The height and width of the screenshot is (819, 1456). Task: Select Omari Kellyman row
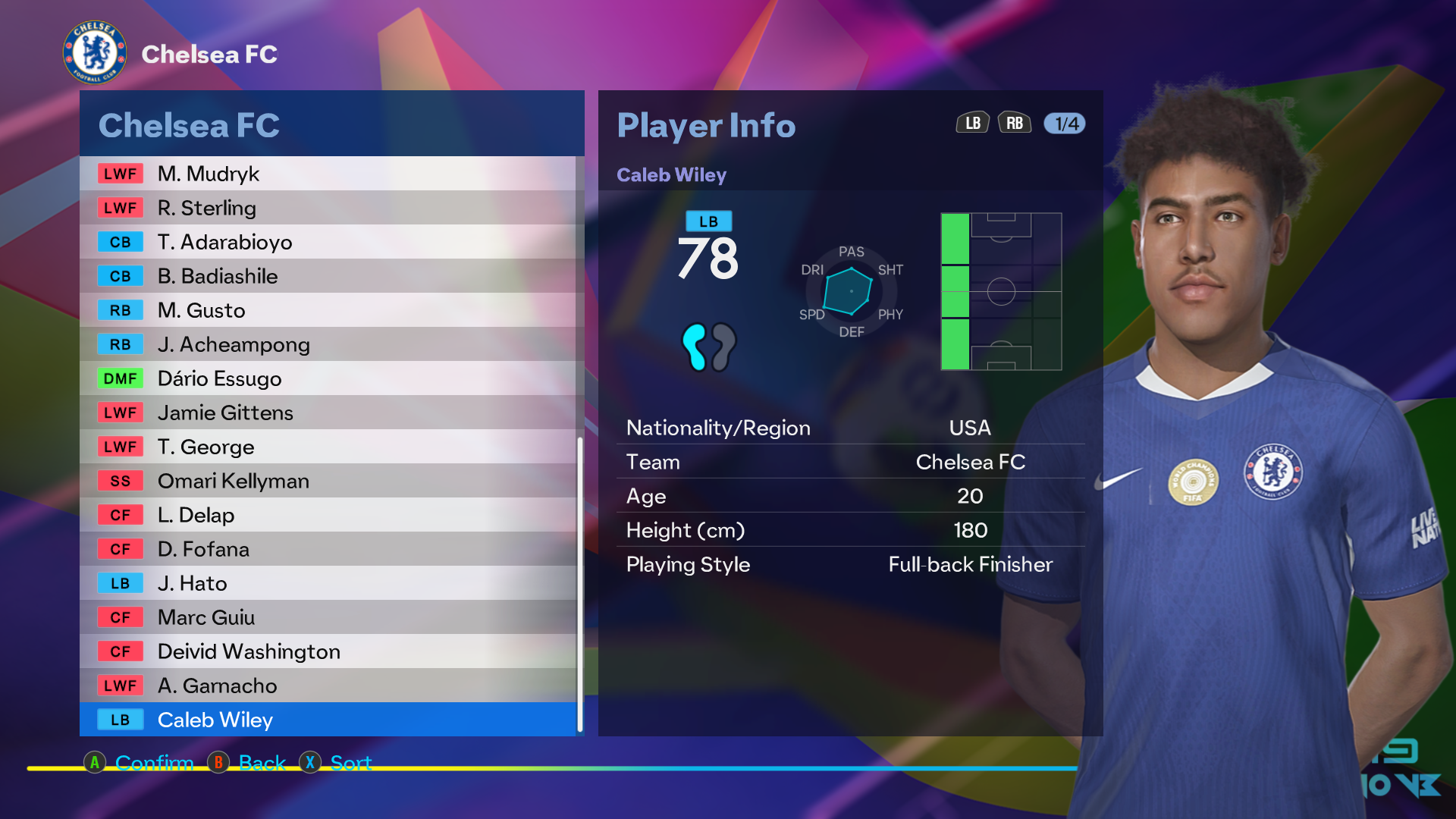pyautogui.click(x=328, y=481)
